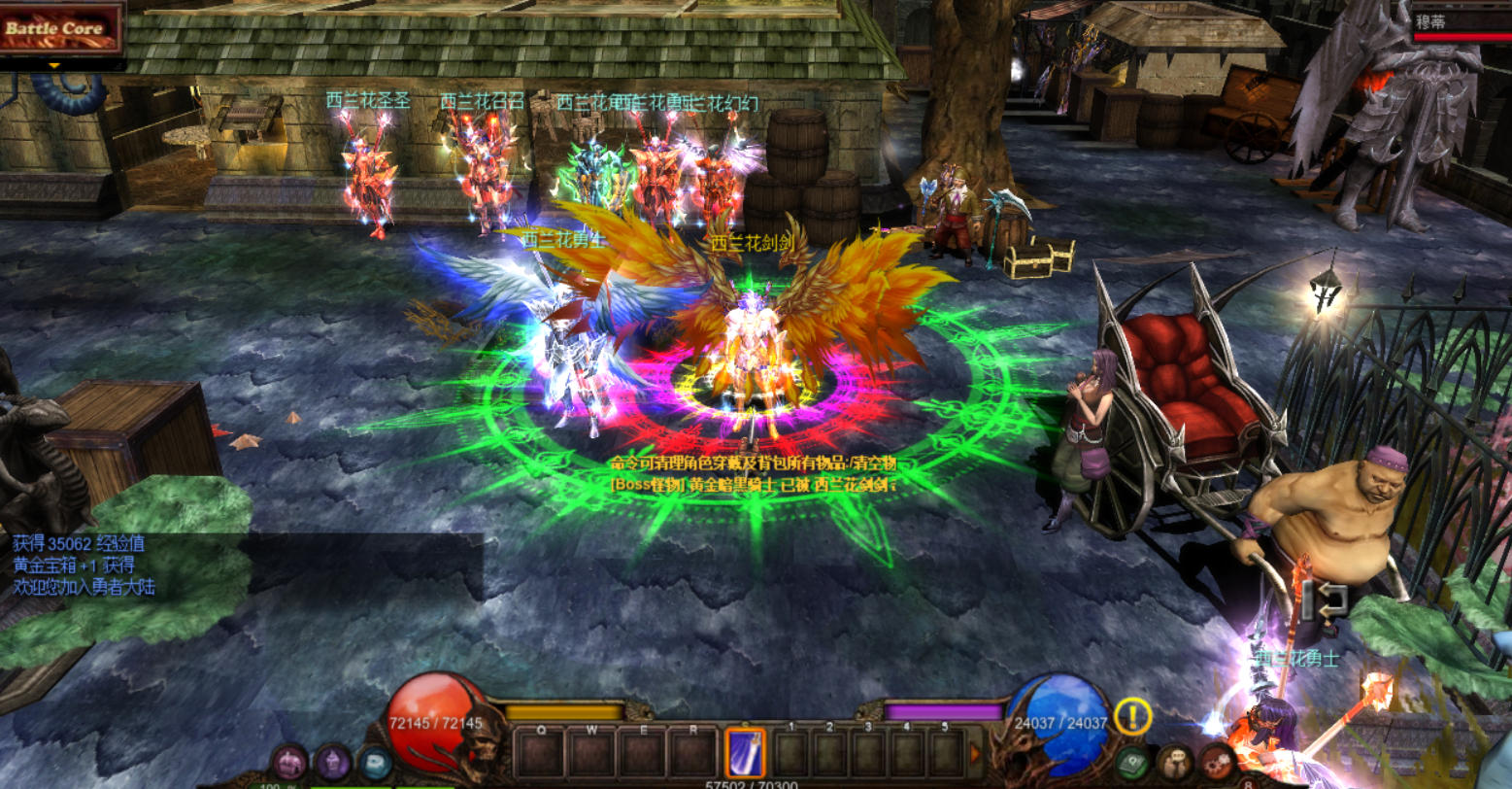Screen dimensions: 1512x789
Task: Open the social speech bubble people icon
Action: [1175, 762]
